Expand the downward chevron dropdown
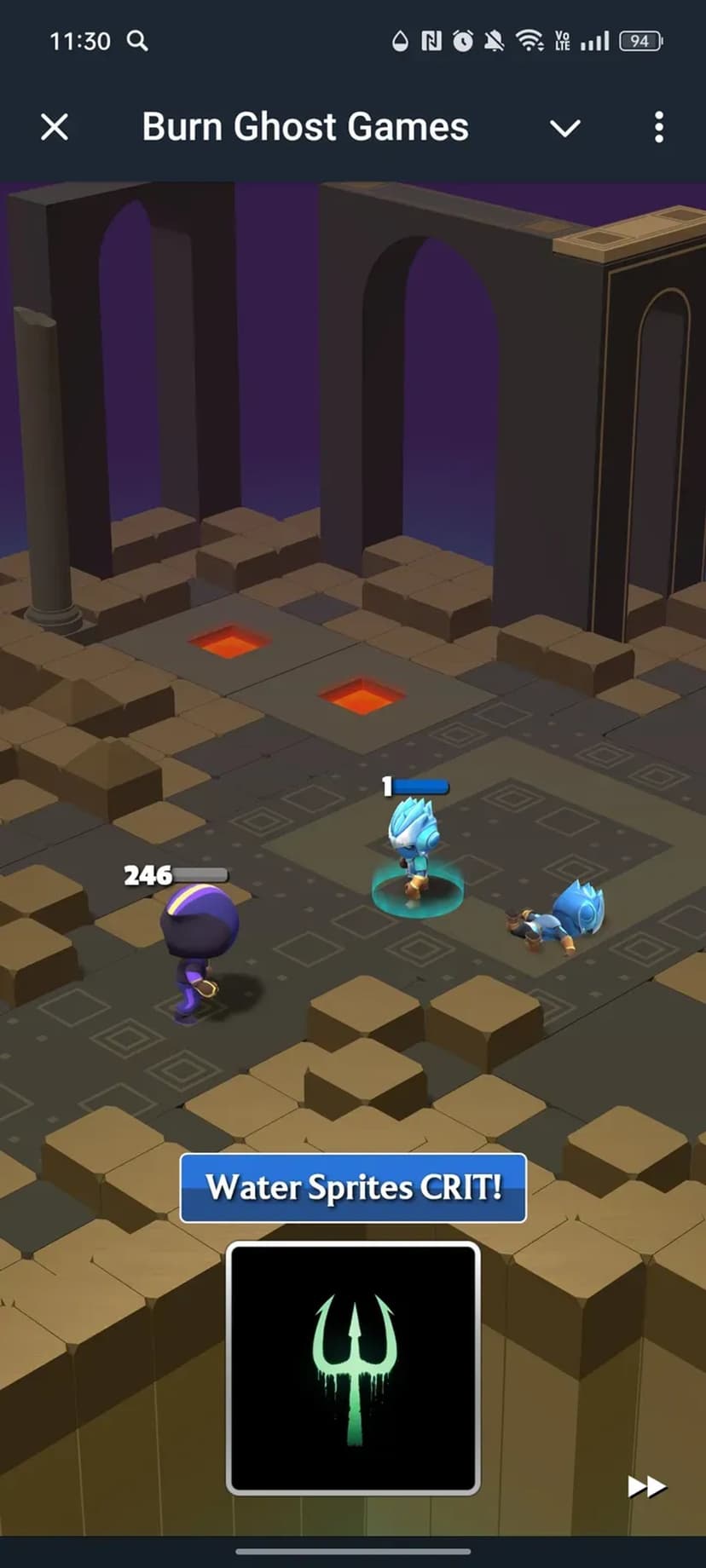This screenshot has height=1568, width=706. point(564,129)
